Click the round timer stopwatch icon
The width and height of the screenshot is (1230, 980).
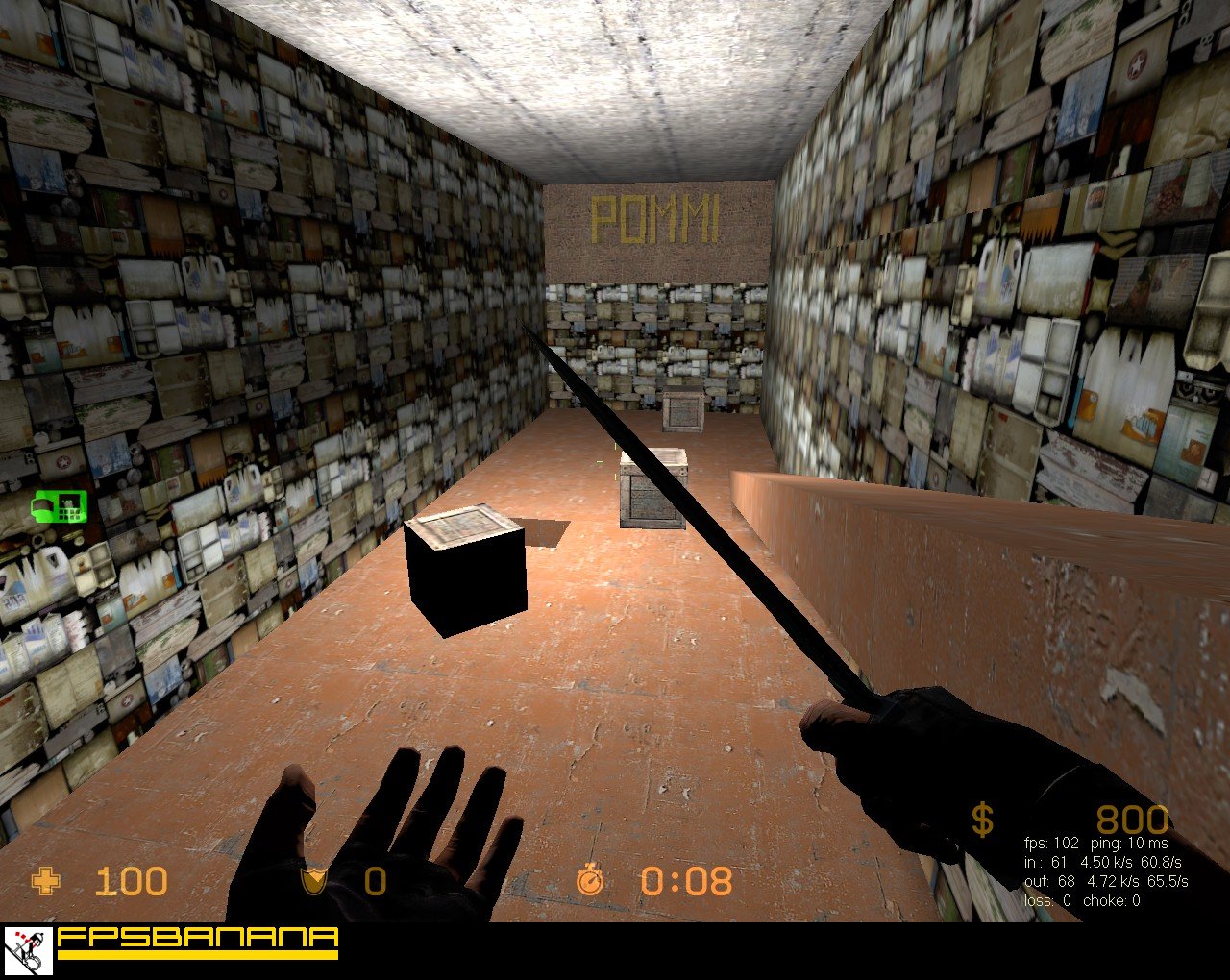(x=590, y=880)
